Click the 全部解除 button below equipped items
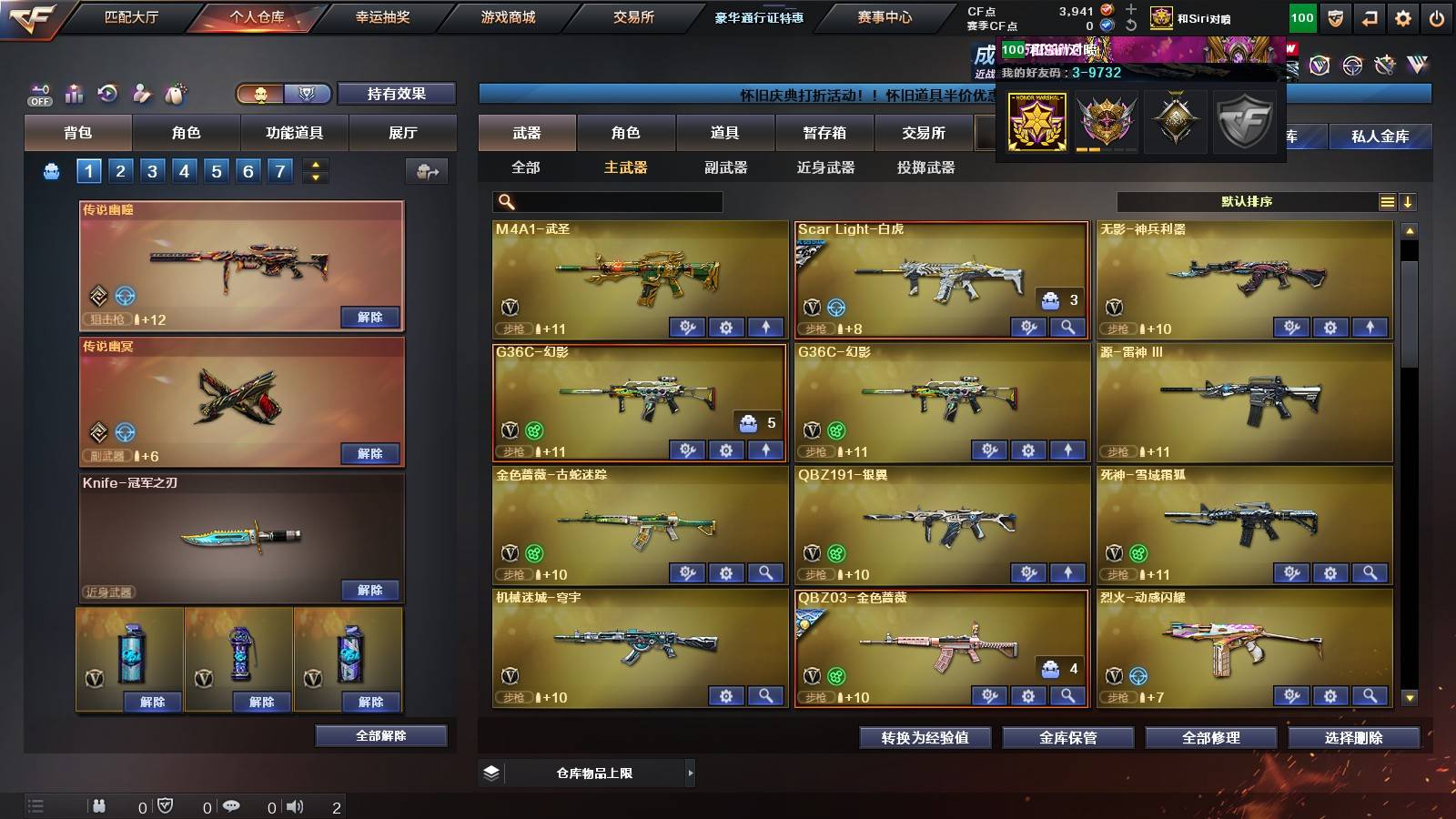Image resolution: width=1456 pixels, height=819 pixels. click(380, 735)
